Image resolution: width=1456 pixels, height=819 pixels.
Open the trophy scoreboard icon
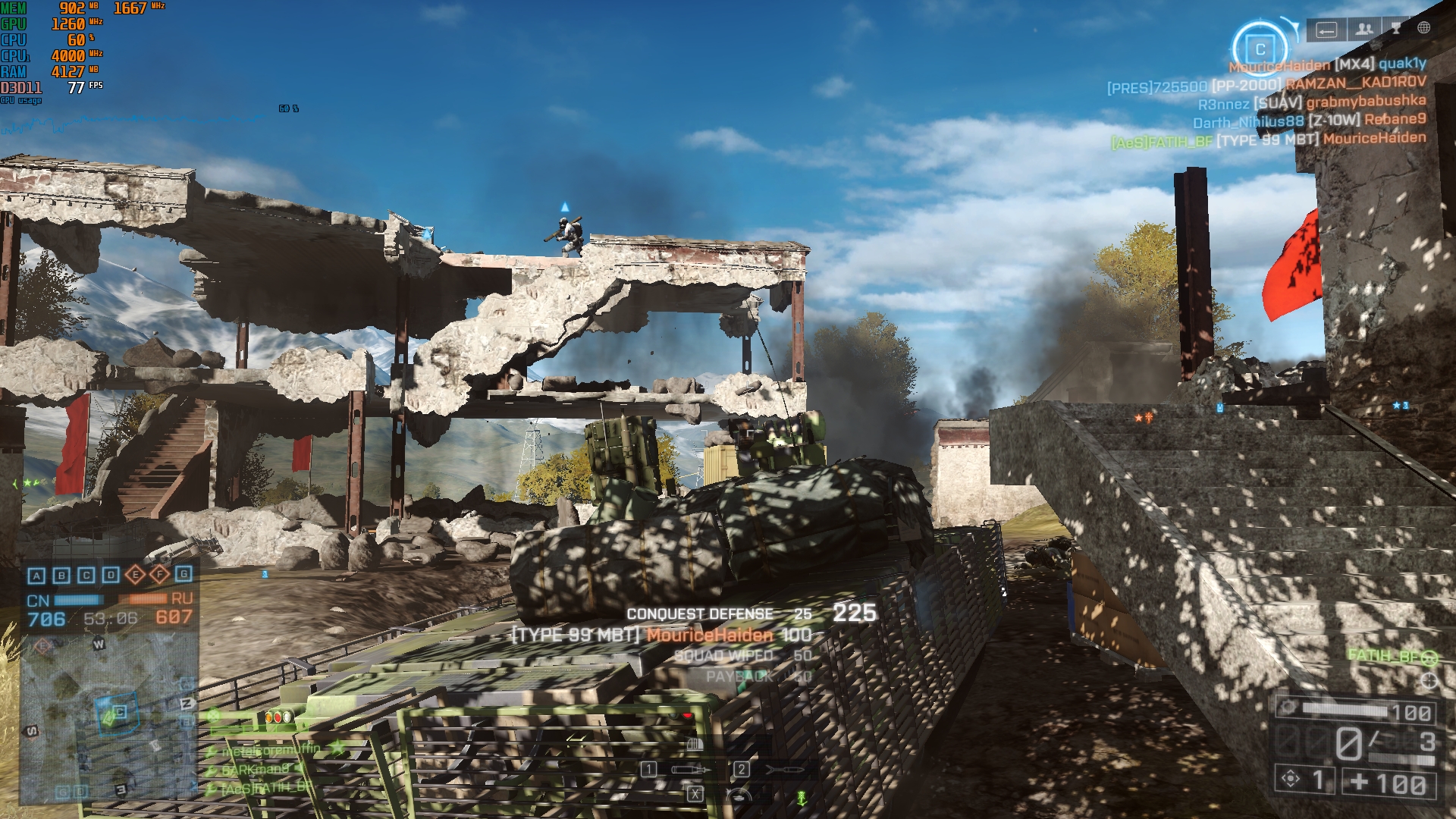click(x=1396, y=29)
